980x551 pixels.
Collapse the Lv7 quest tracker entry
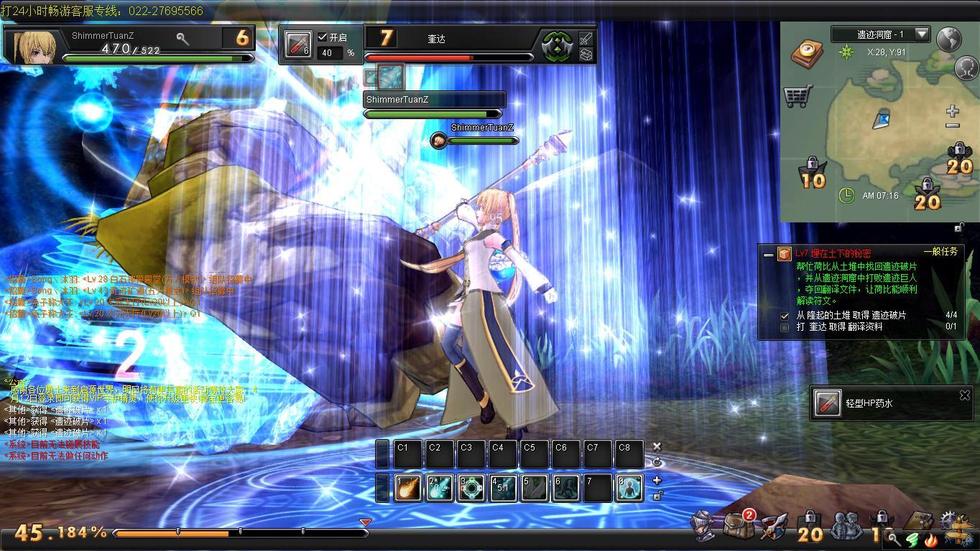(x=768, y=255)
